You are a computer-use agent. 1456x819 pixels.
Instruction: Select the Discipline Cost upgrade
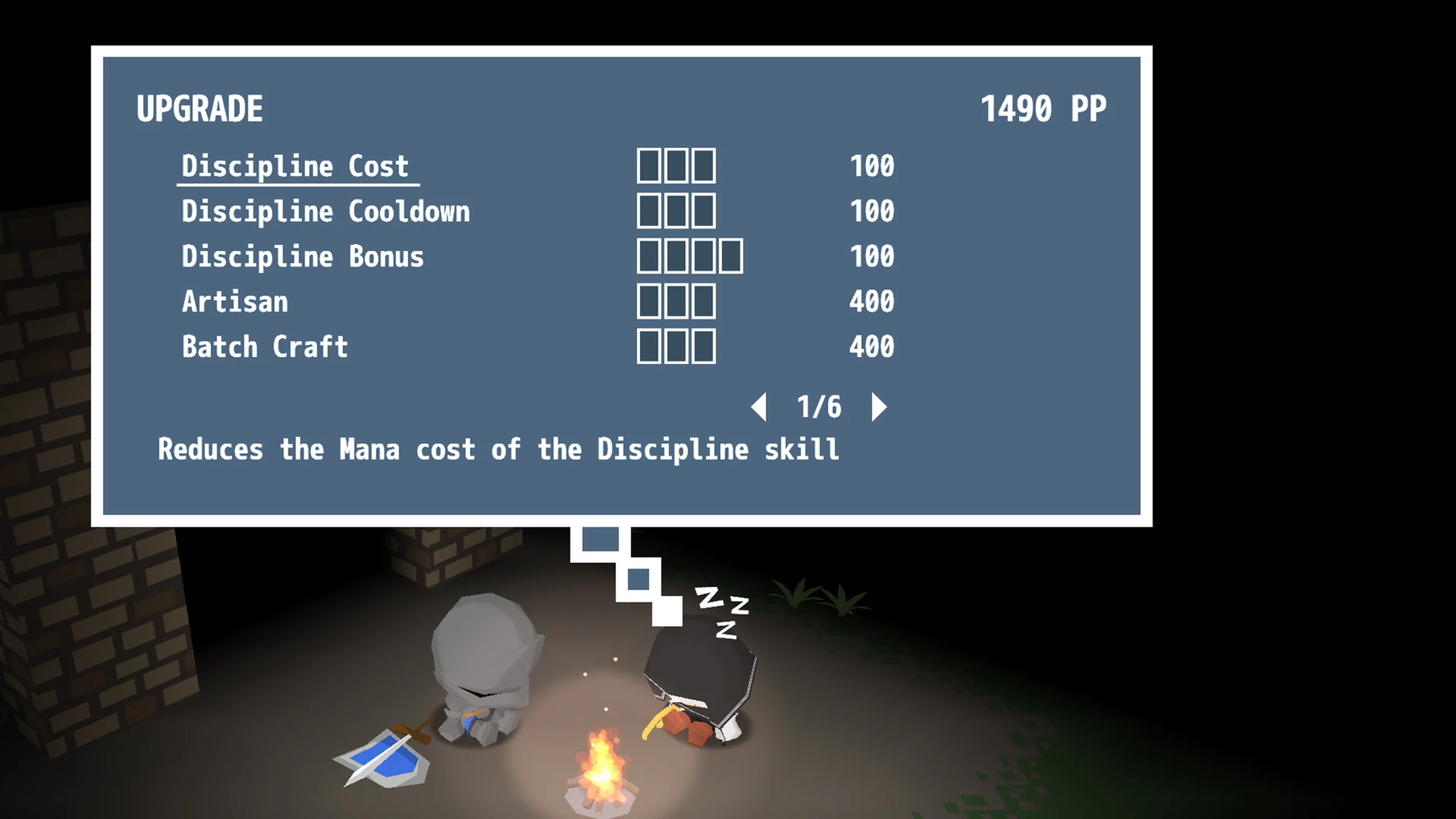click(294, 166)
